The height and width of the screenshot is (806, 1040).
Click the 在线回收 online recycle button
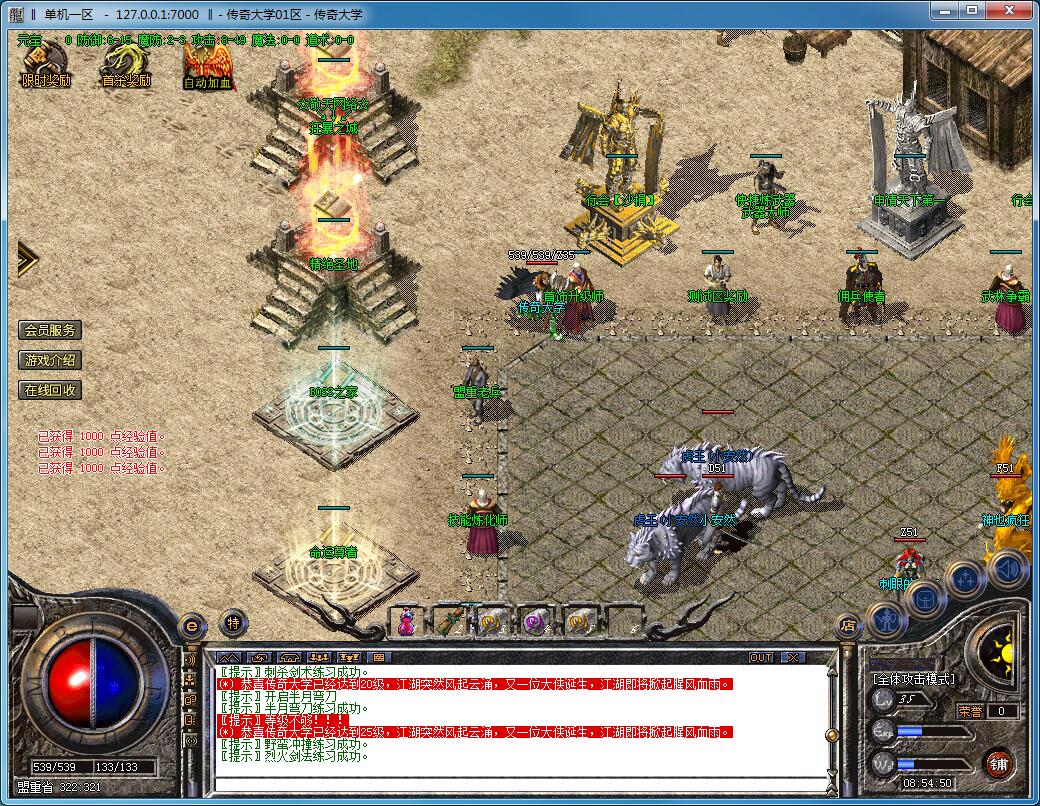click(50, 390)
